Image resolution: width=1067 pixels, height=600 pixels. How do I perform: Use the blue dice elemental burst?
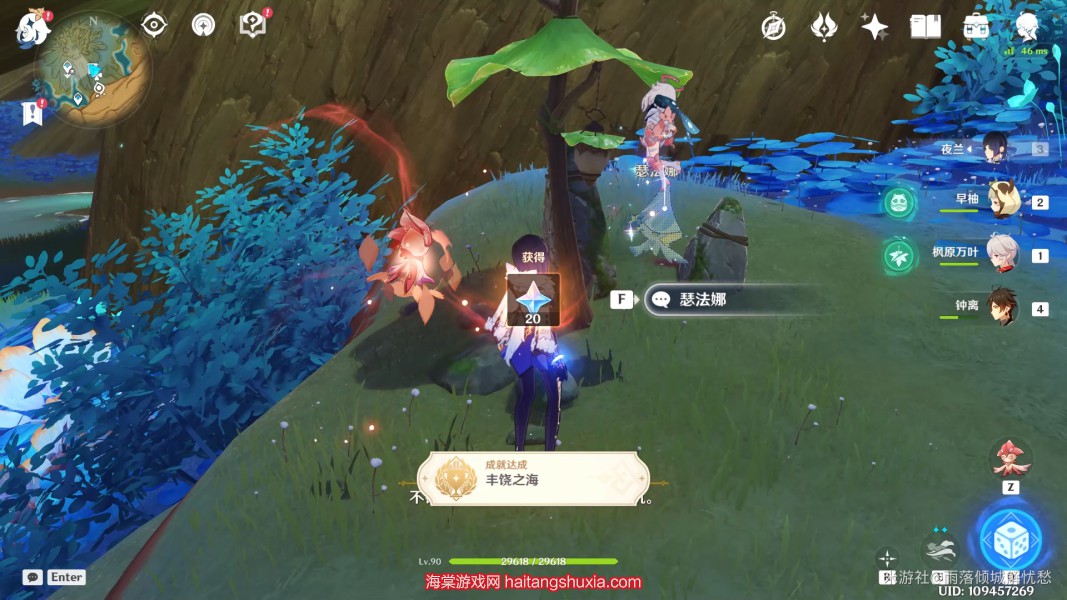[1010, 539]
